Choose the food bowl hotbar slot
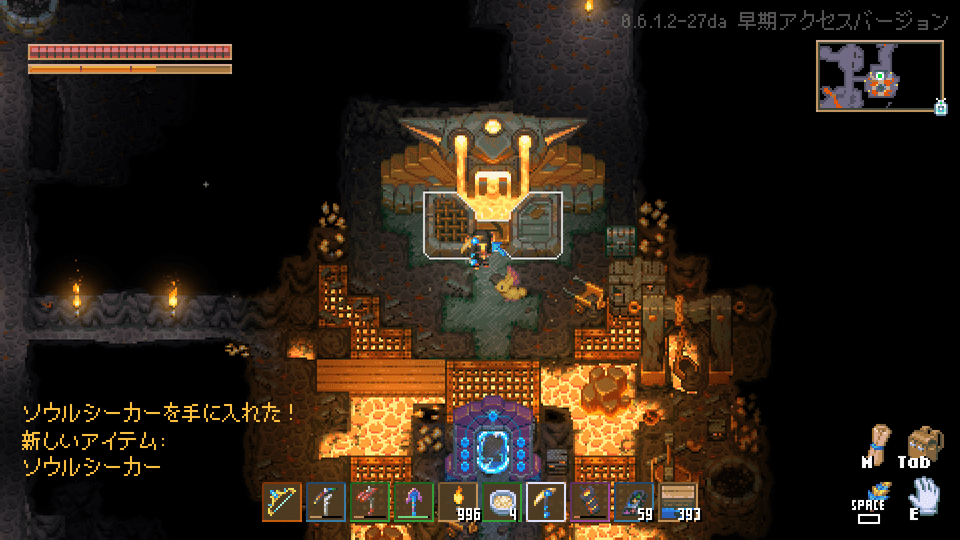 (x=502, y=502)
